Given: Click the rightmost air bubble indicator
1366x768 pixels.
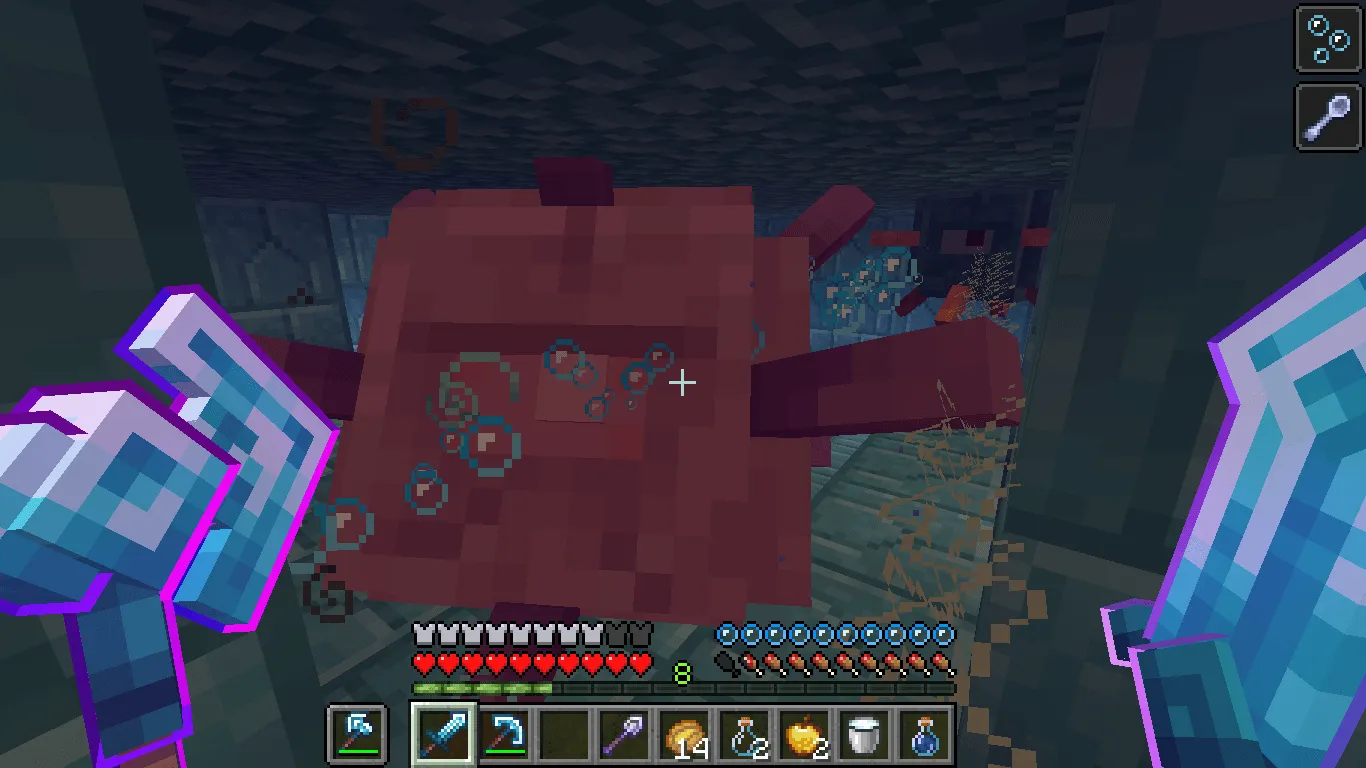Looking at the screenshot, I should [940, 633].
